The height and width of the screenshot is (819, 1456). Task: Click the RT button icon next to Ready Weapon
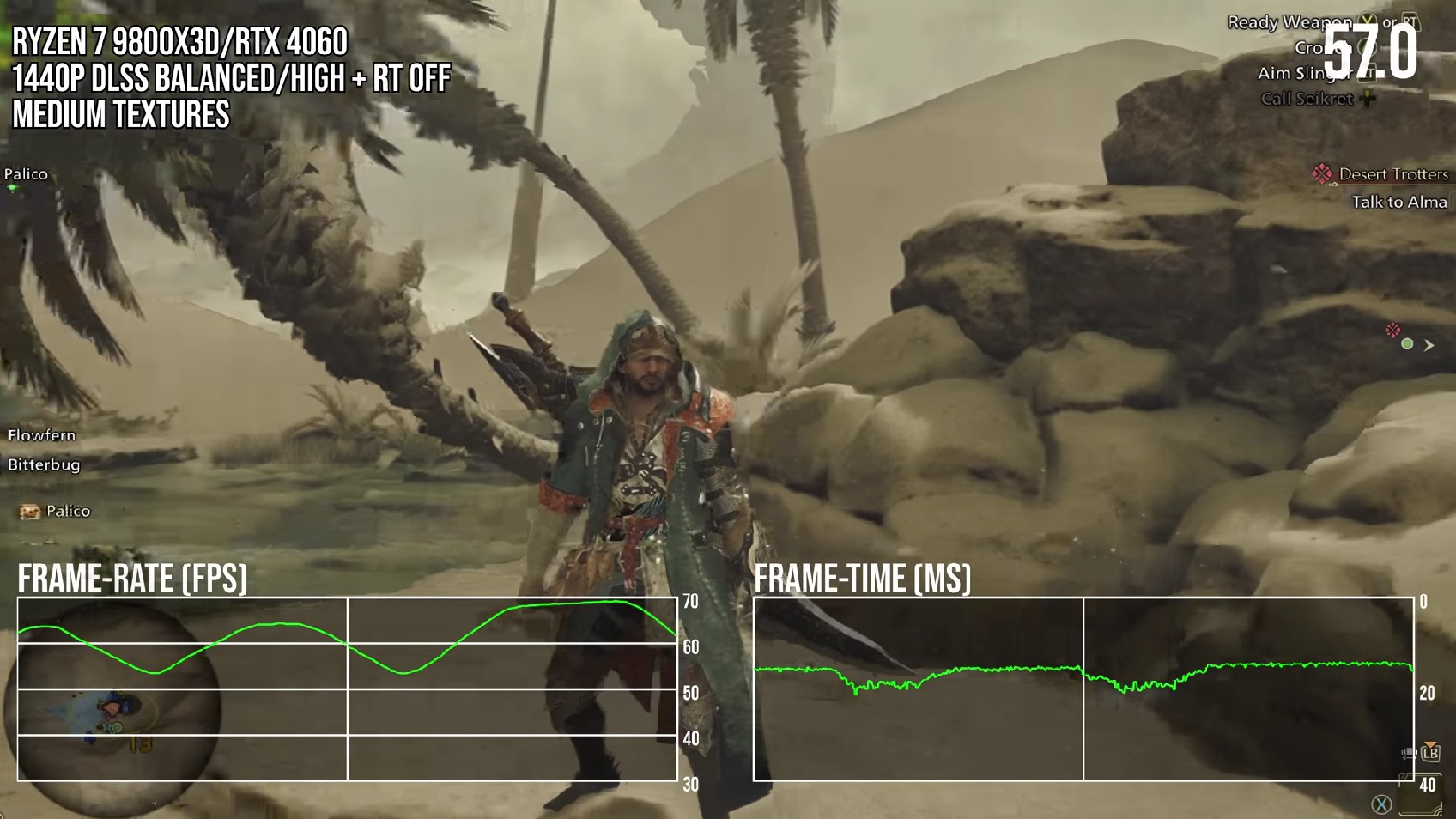[1412, 21]
